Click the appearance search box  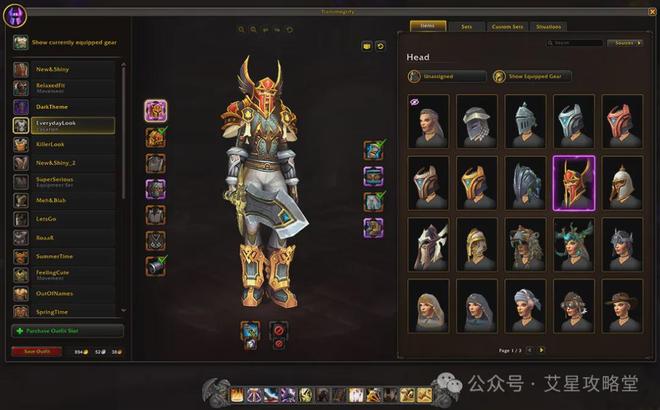577,43
